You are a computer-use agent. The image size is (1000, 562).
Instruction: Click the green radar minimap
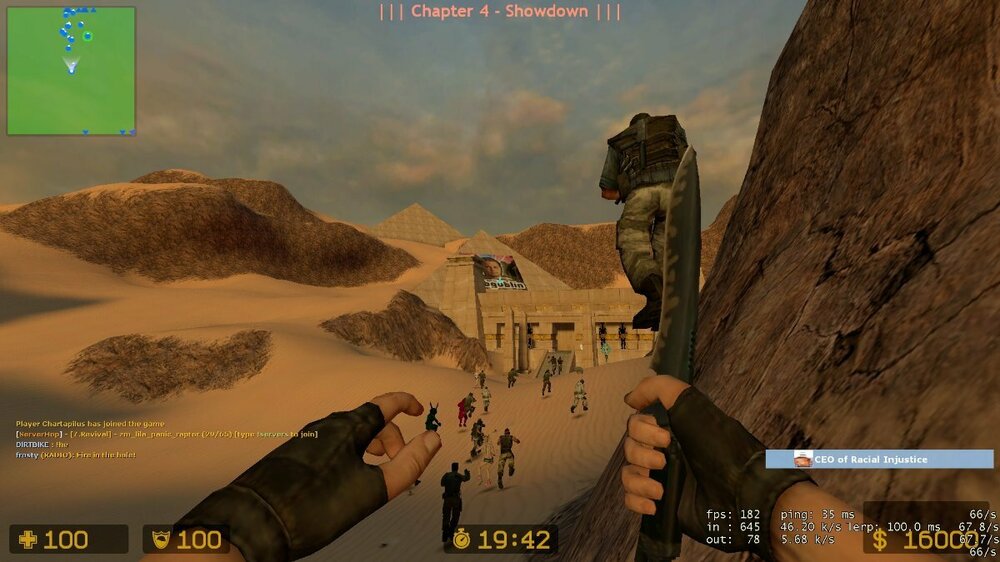(x=71, y=71)
